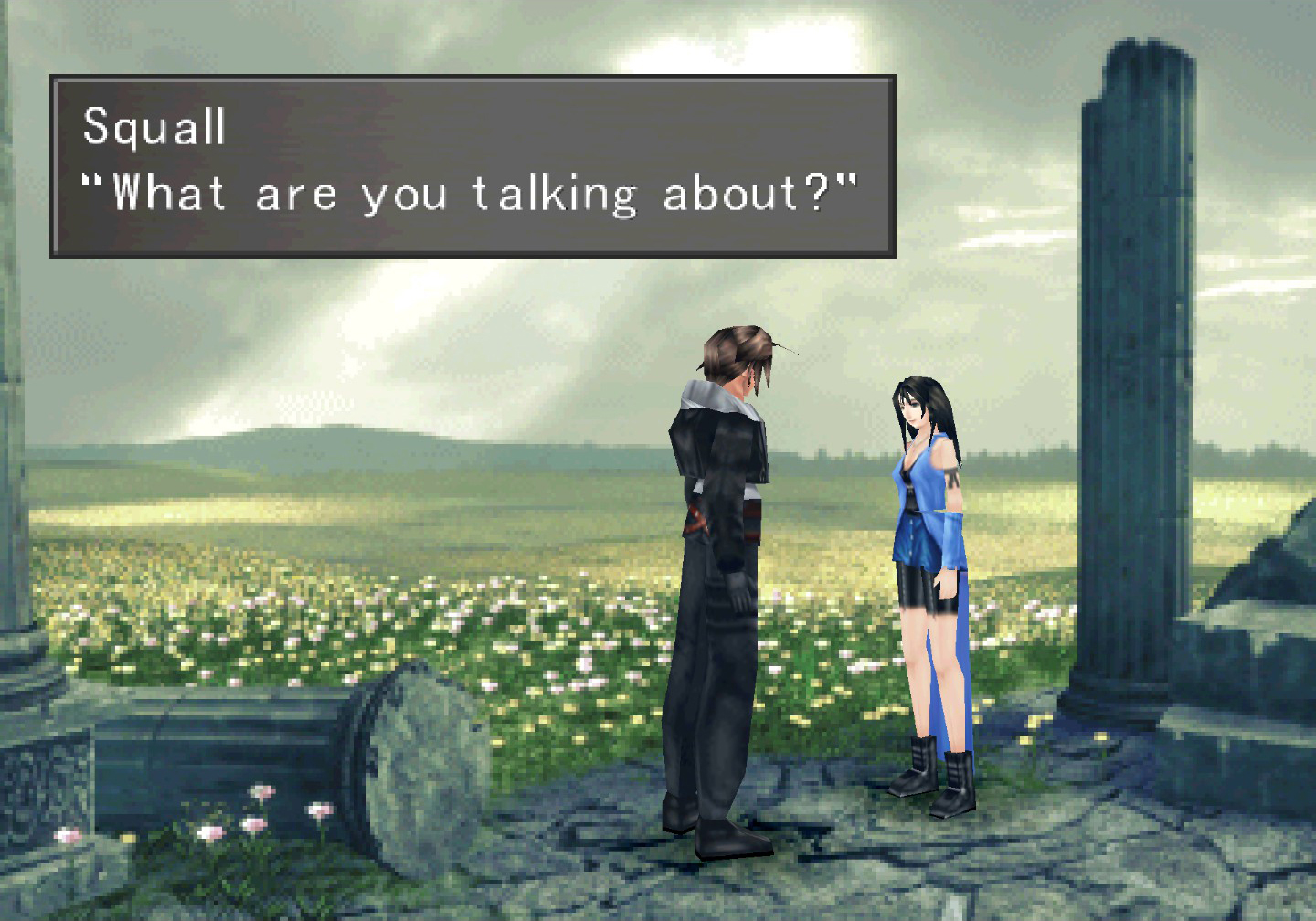1316x921 pixels.
Task: Click Squall's dialogue box to continue
Action: coord(472,166)
